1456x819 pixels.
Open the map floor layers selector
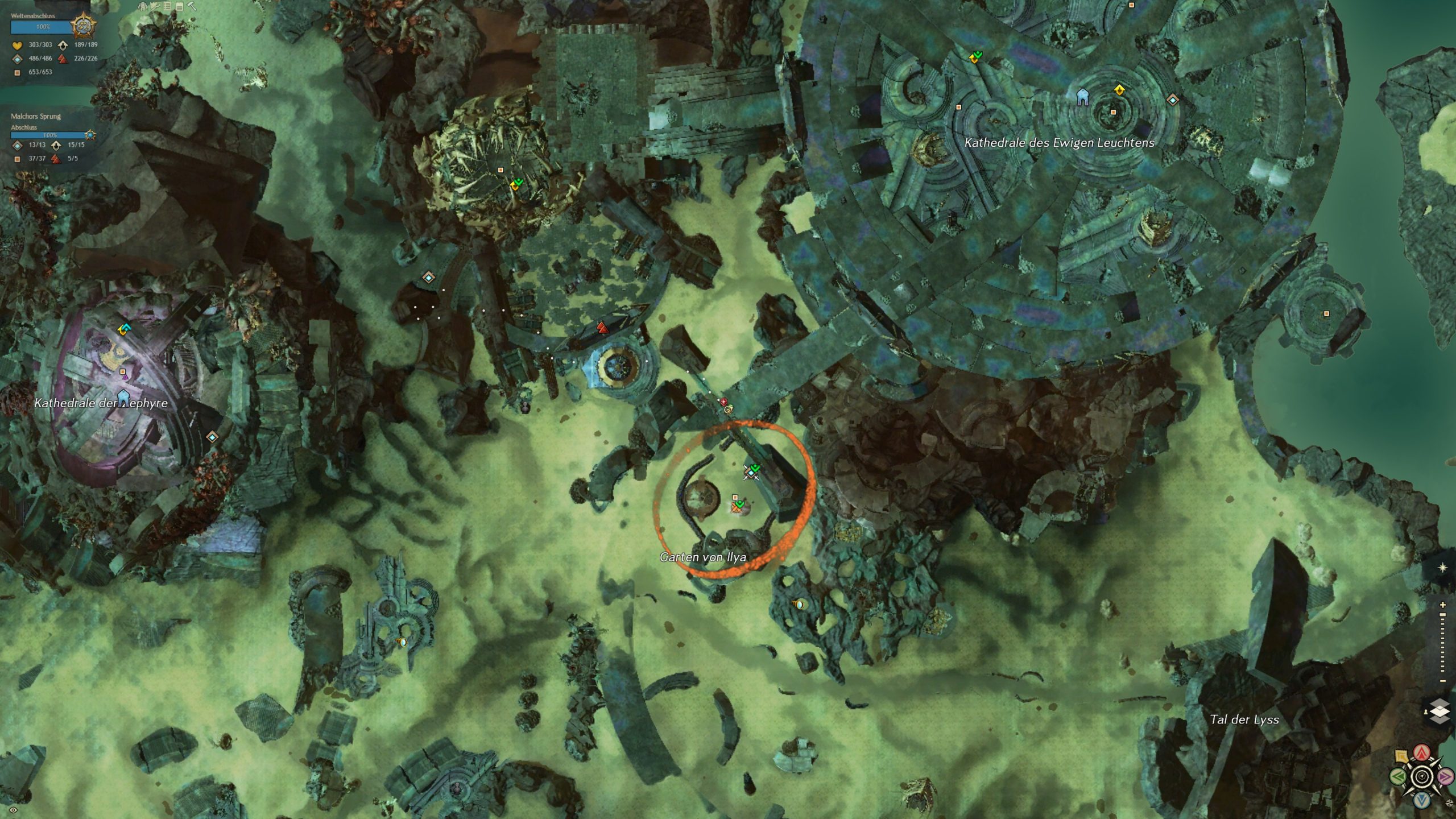(x=1440, y=711)
